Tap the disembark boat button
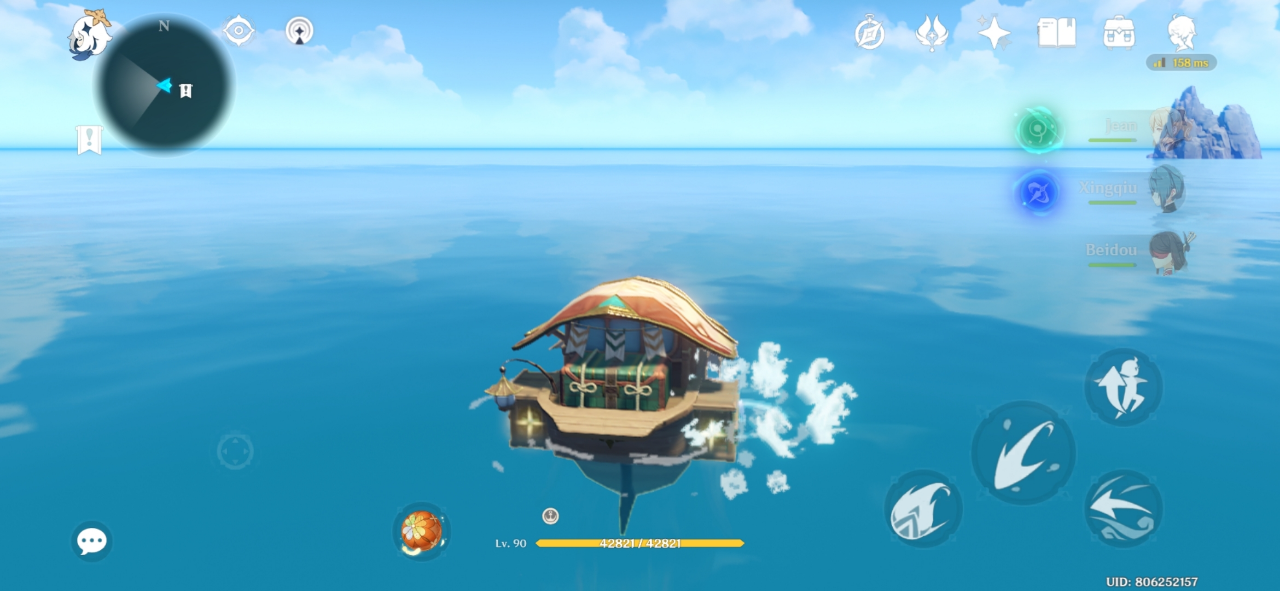1280x591 pixels. 1123,386
